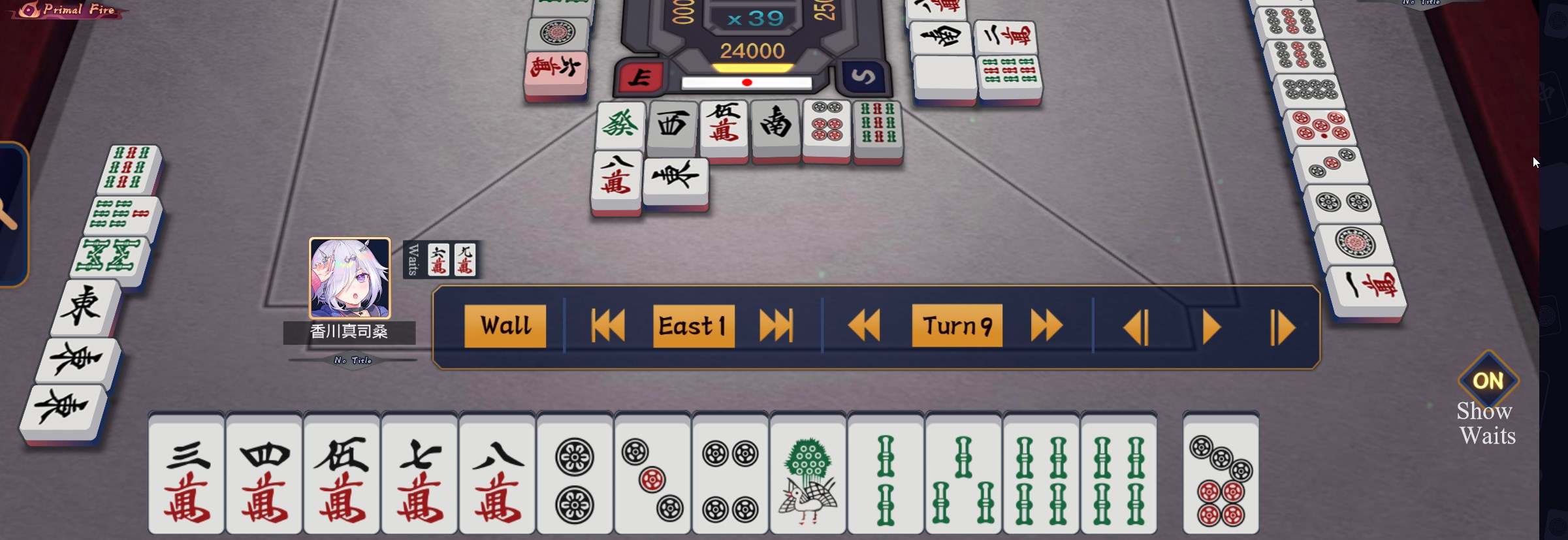Image resolution: width=1568 pixels, height=540 pixels.
Task: Skip to the next round
Action: pos(776,326)
